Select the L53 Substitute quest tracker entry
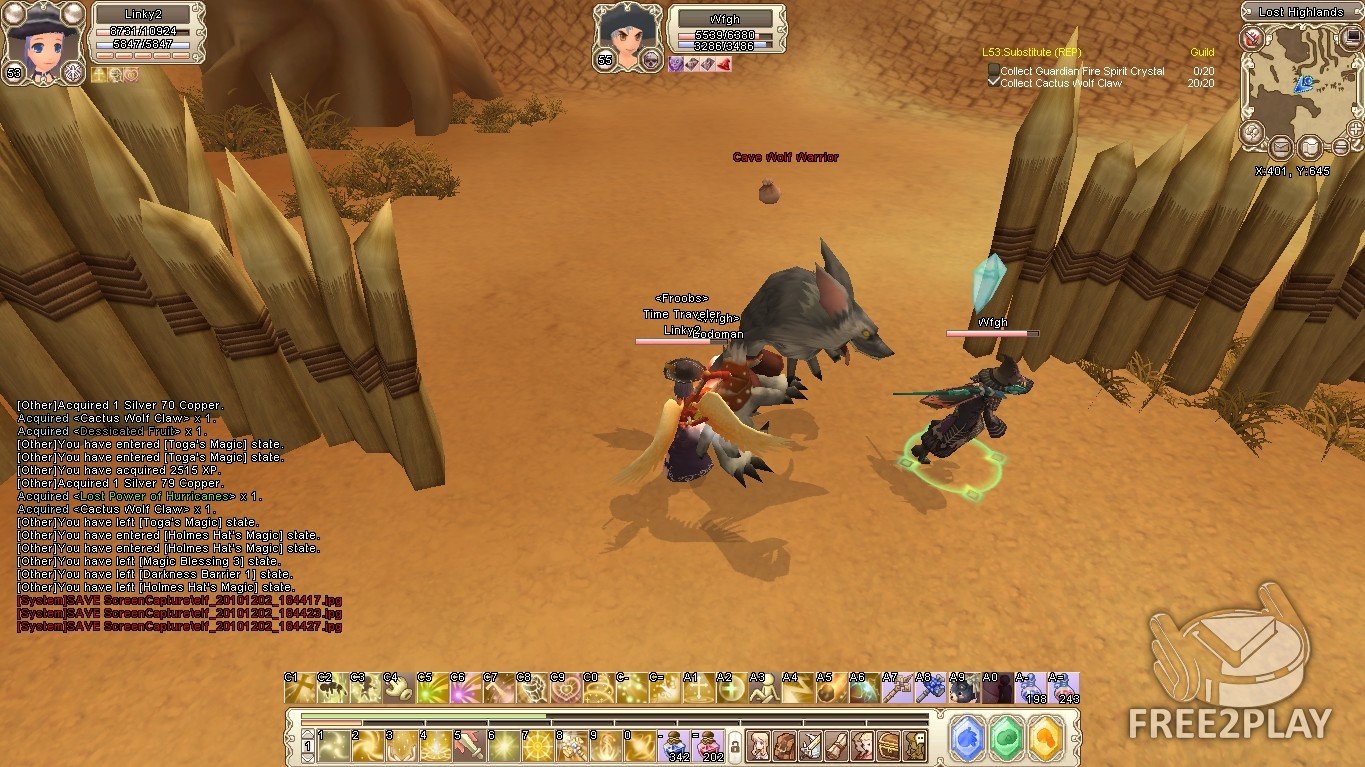 click(1030, 52)
